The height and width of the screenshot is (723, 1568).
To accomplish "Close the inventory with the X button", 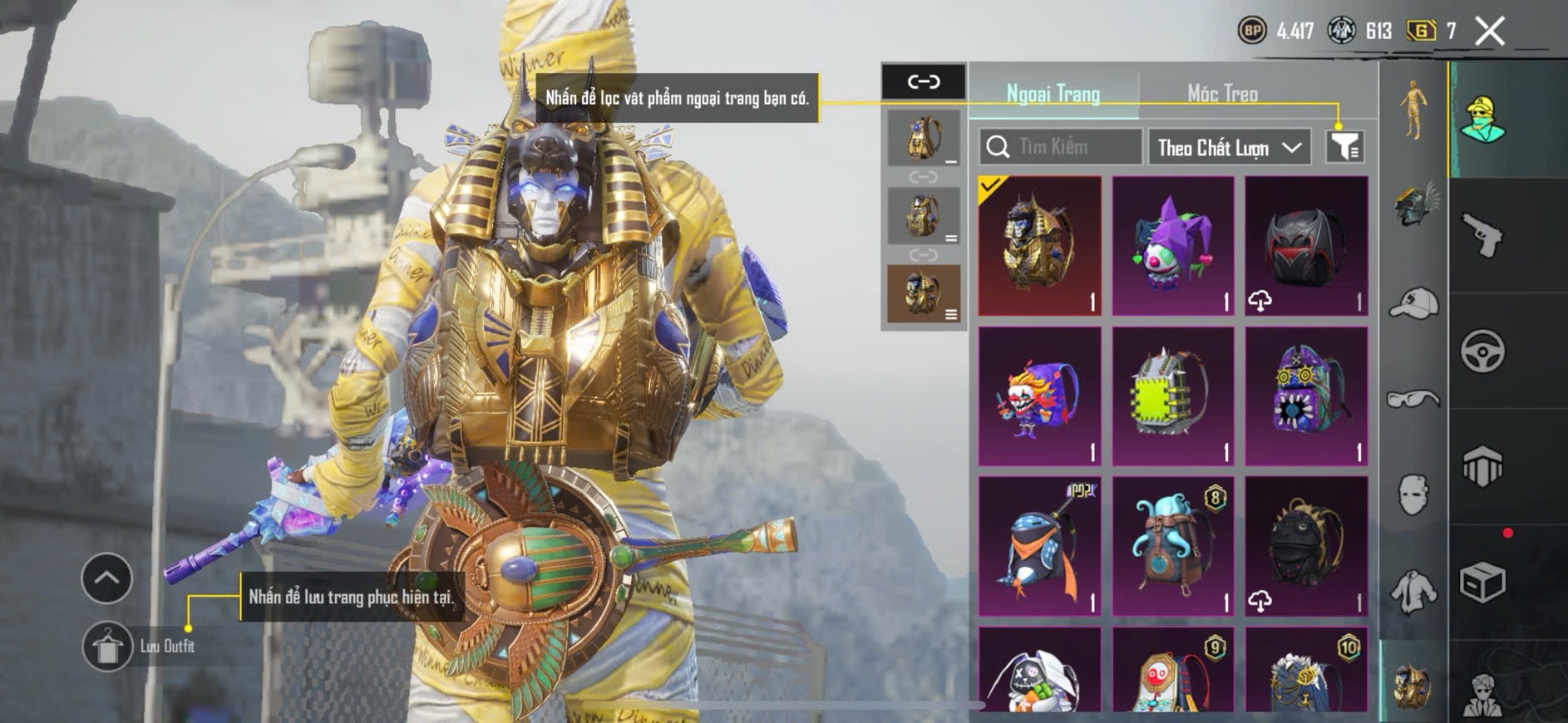I will point(1489,32).
